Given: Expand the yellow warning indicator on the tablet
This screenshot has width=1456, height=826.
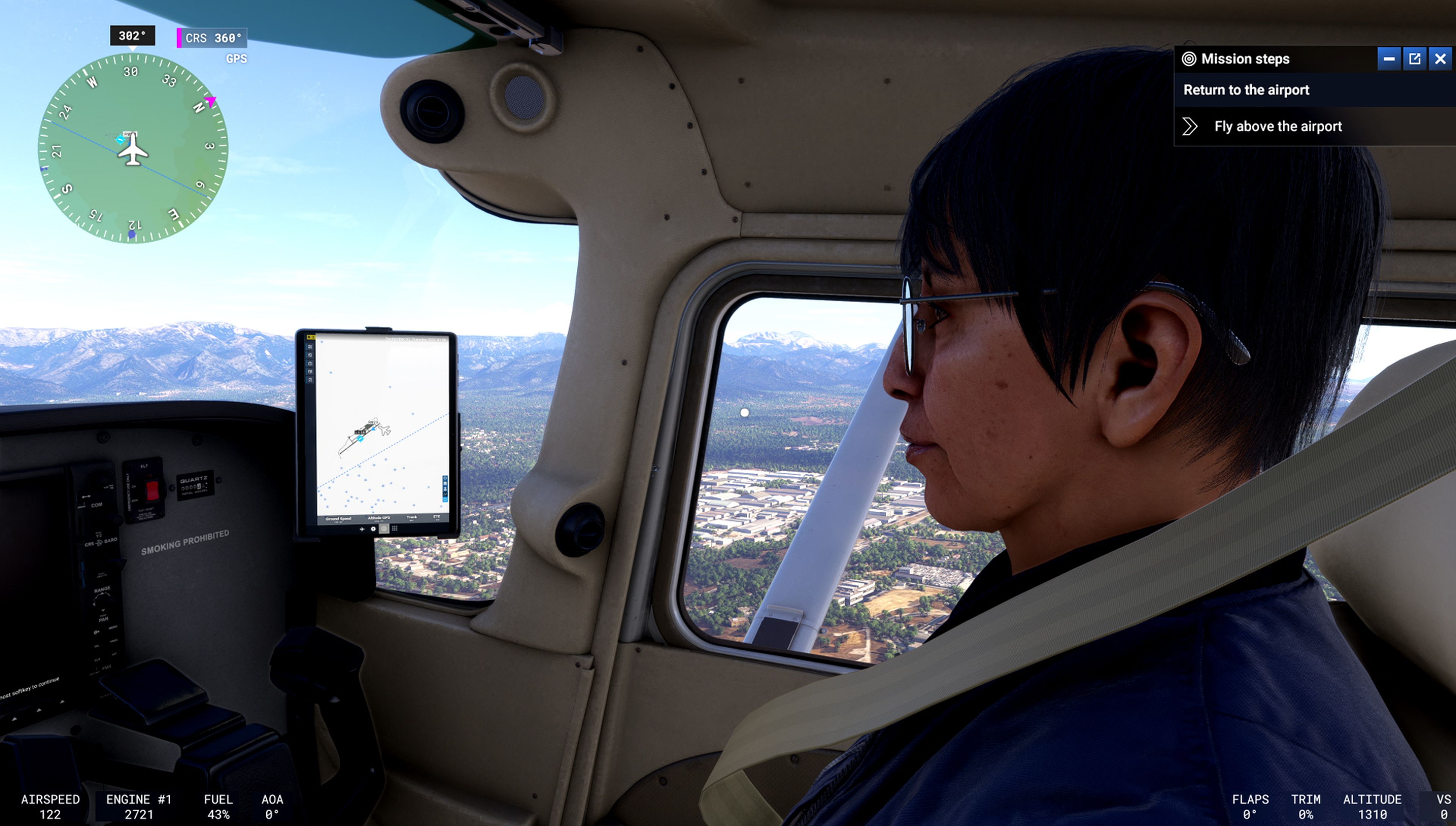Looking at the screenshot, I should click(311, 337).
